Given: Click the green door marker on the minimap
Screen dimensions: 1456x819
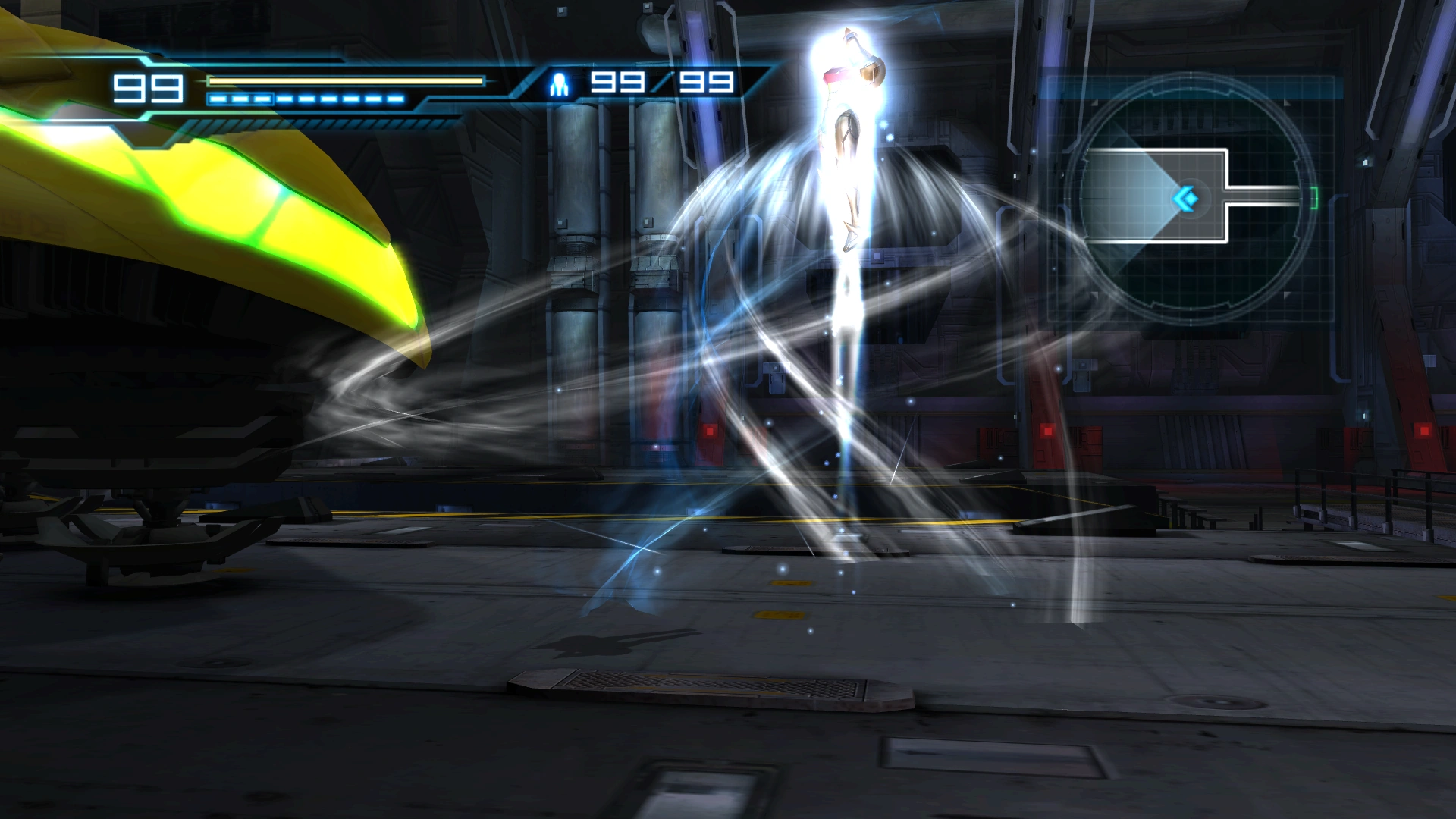Looking at the screenshot, I should pos(1314,198).
